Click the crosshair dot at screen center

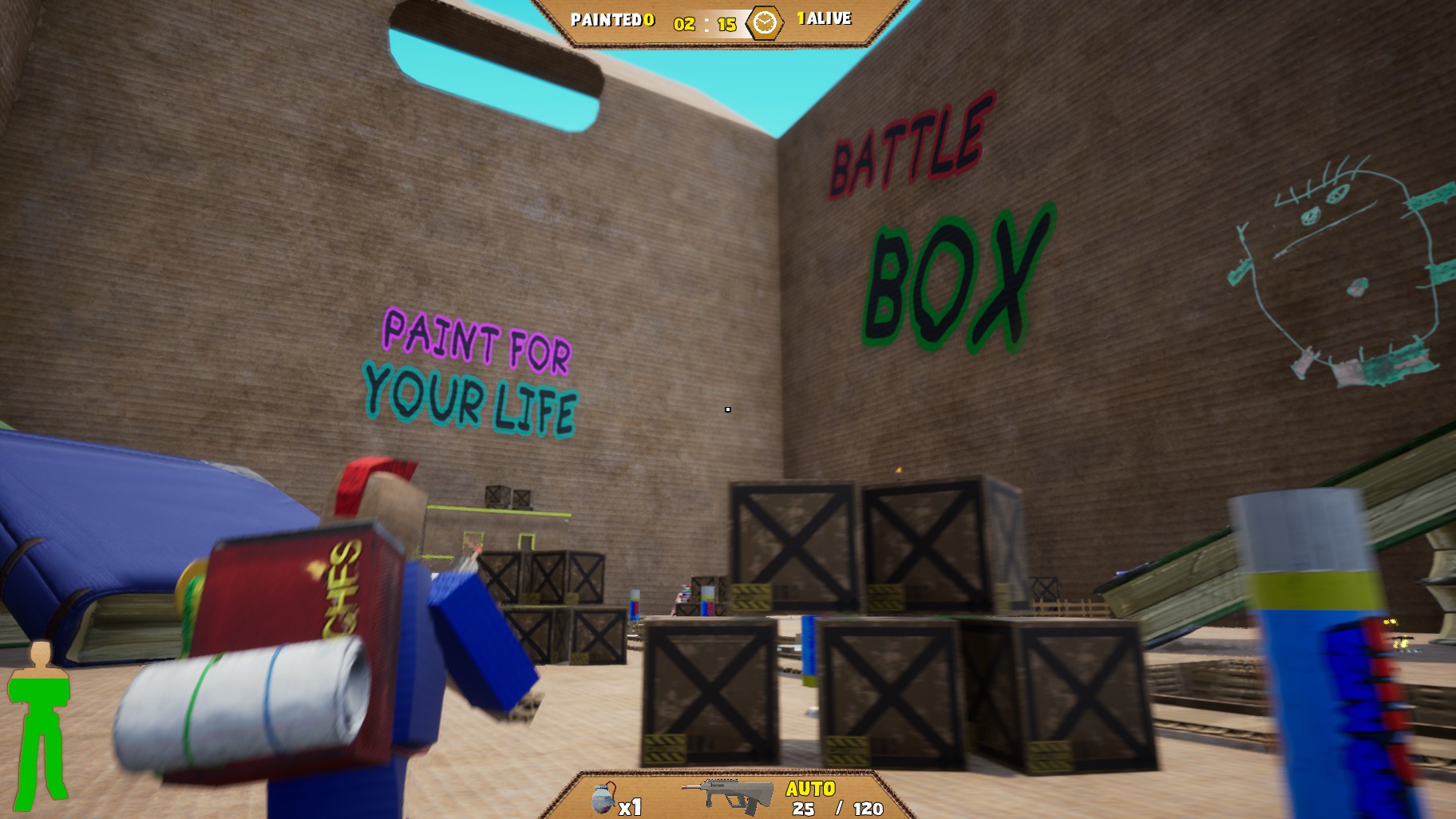(x=728, y=409)
